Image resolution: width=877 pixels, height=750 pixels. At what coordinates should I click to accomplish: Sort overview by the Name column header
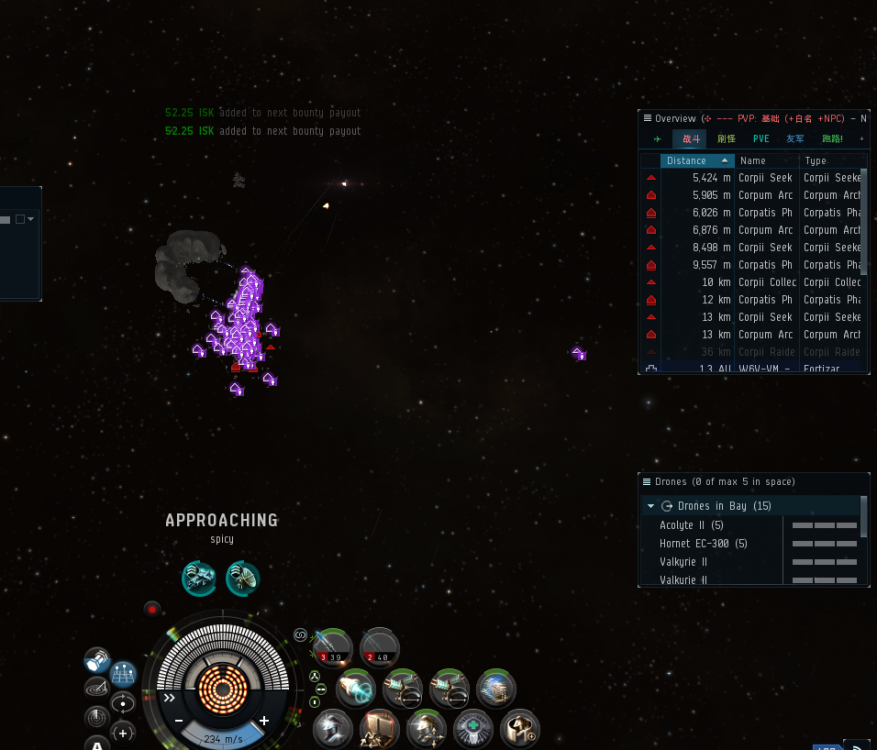765,160
